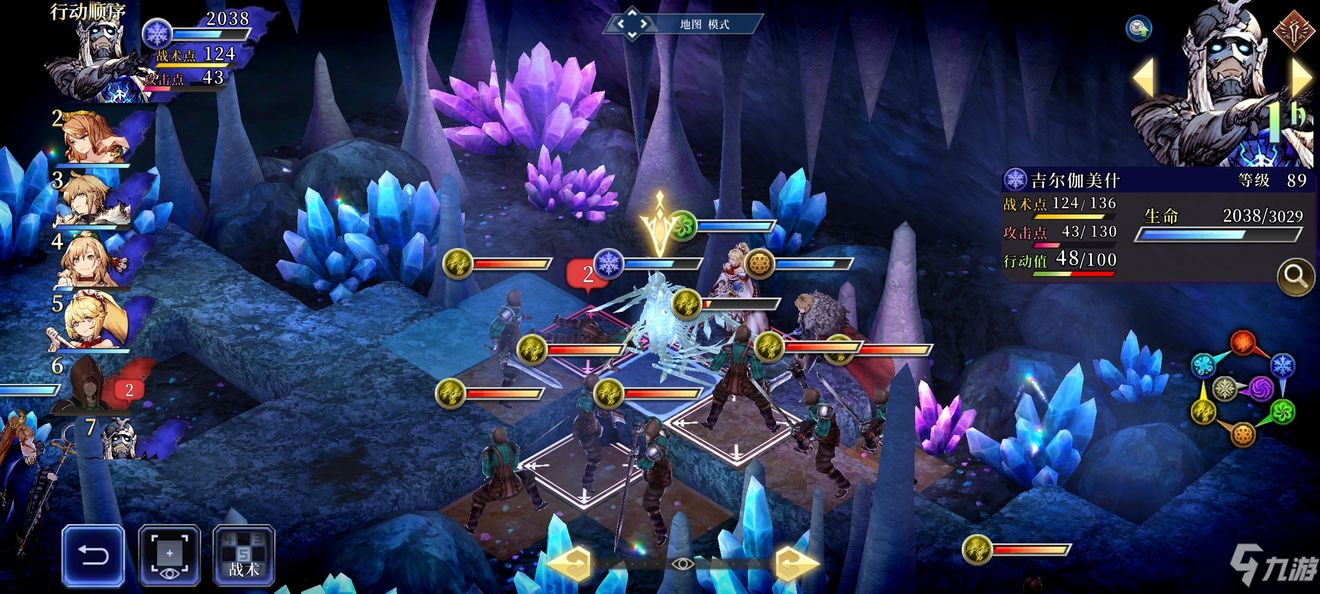This screenshot has width=1320, height=594.
Task: Click the eye icon between camera arrows
Action: (x=683, y=565)
